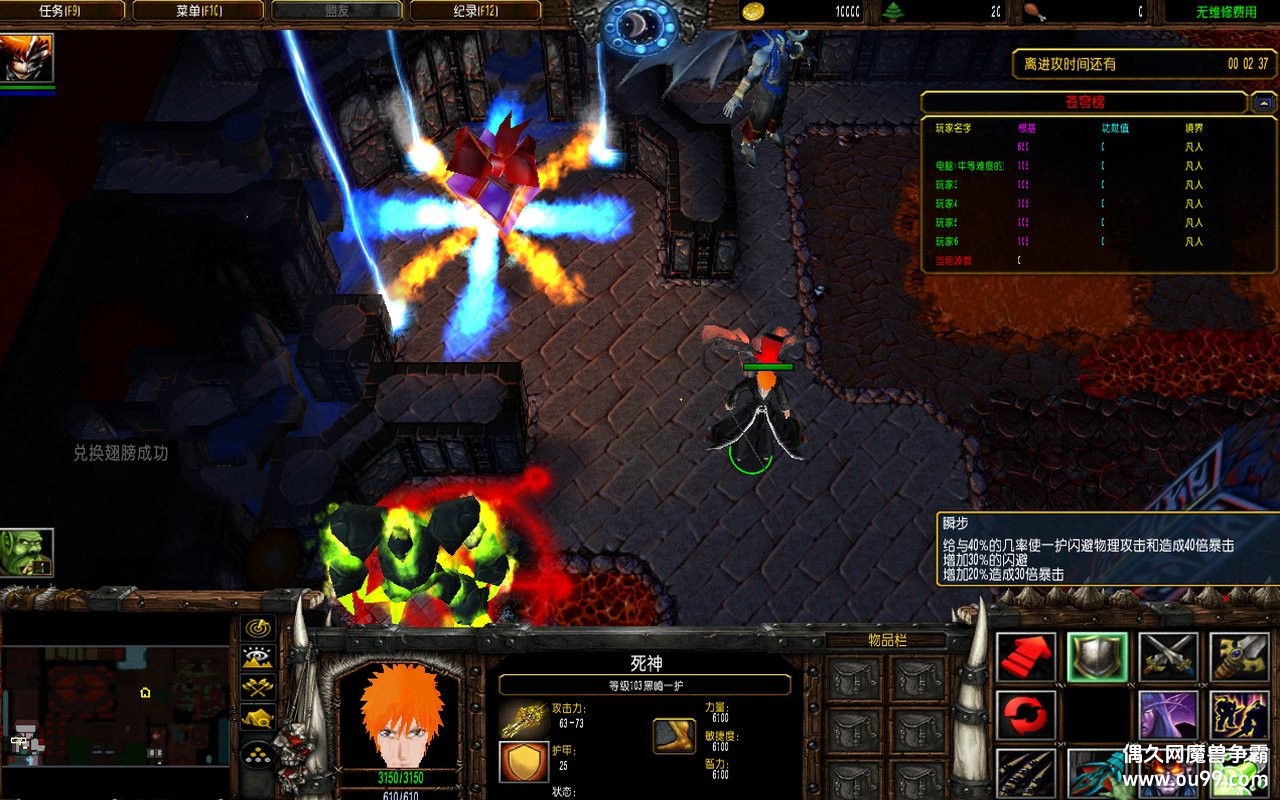Select the red arrow move command
Screen dimensions: 1280x800
point(1026,657)
